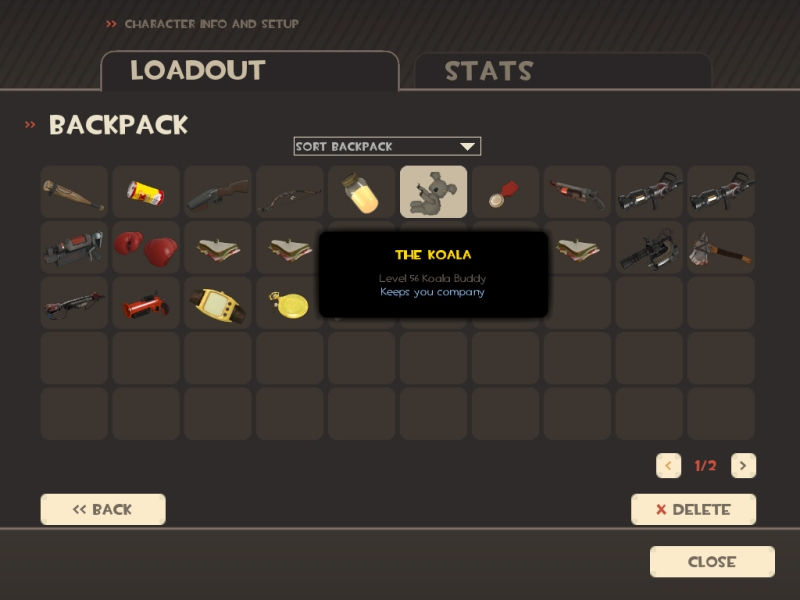This screenshot has width=800, height=600.
Task: Click the highlighted Koala buddy item
Action: [433, 192]
